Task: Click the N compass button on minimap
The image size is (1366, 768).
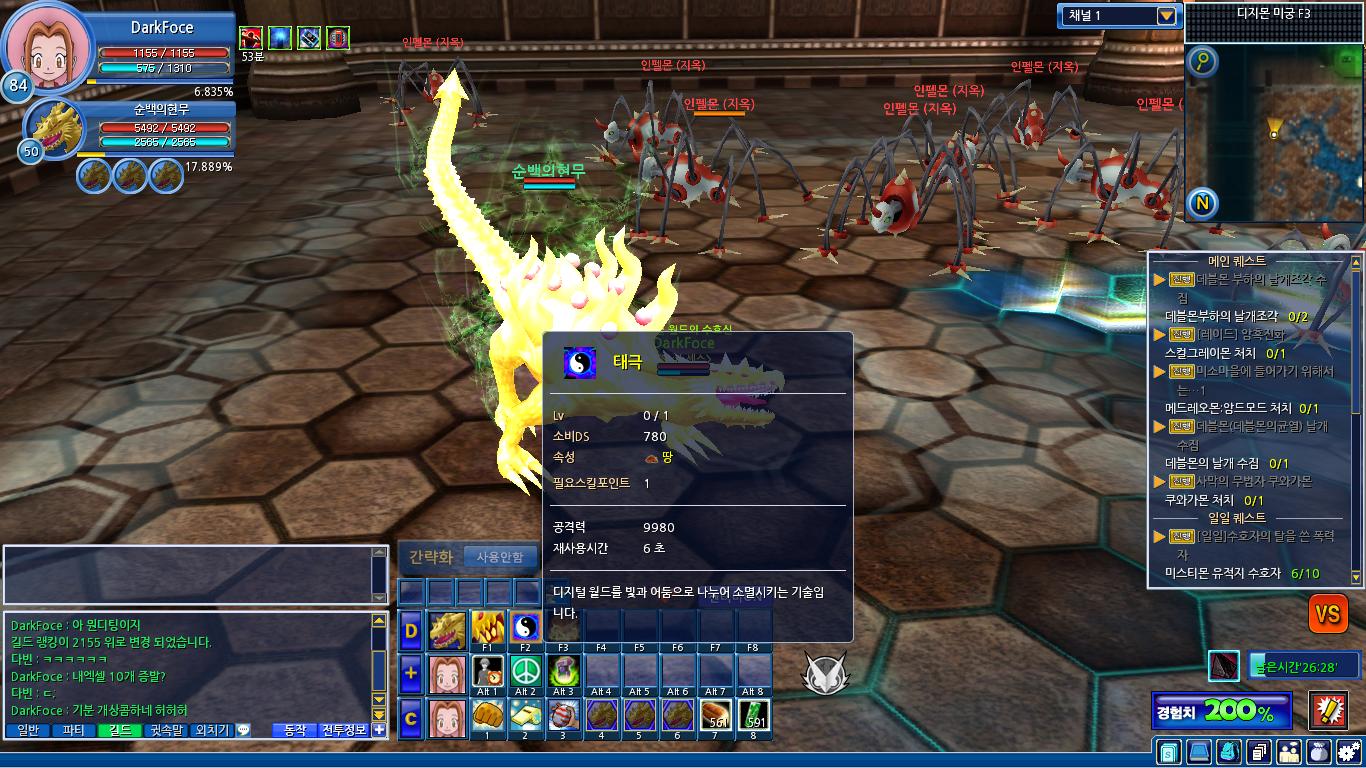Action: (1203, 204)
